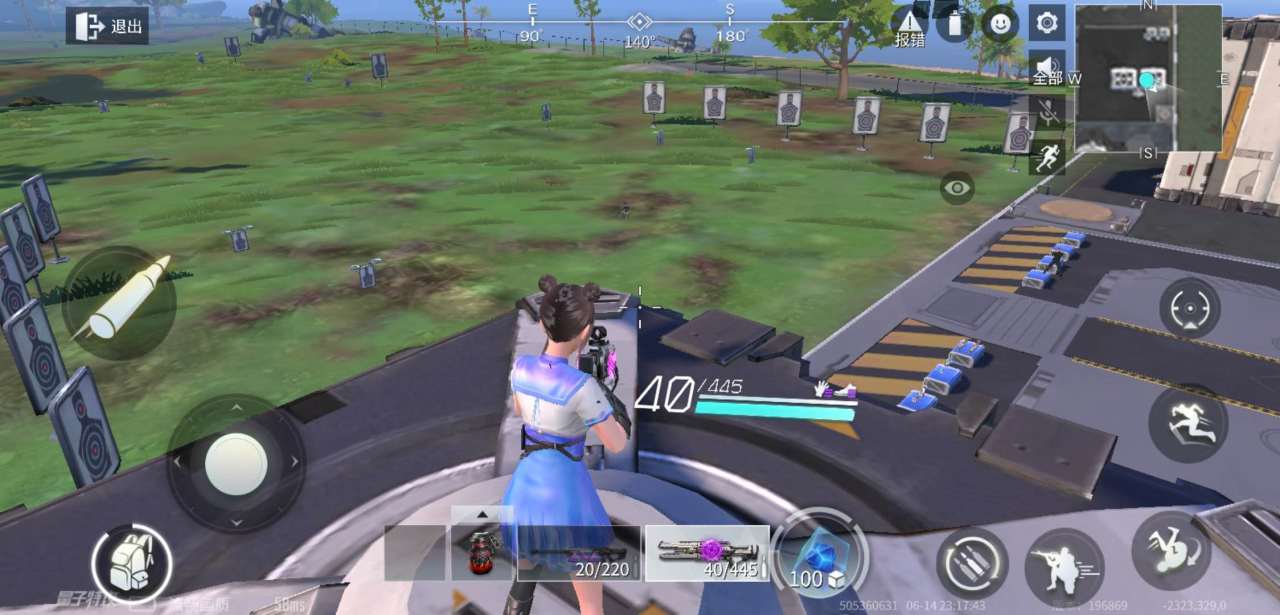This screenshot has width=1280, height=615.
Task: Open the backpack inventory
Action: pyautogui.click(x=132, y=564)
